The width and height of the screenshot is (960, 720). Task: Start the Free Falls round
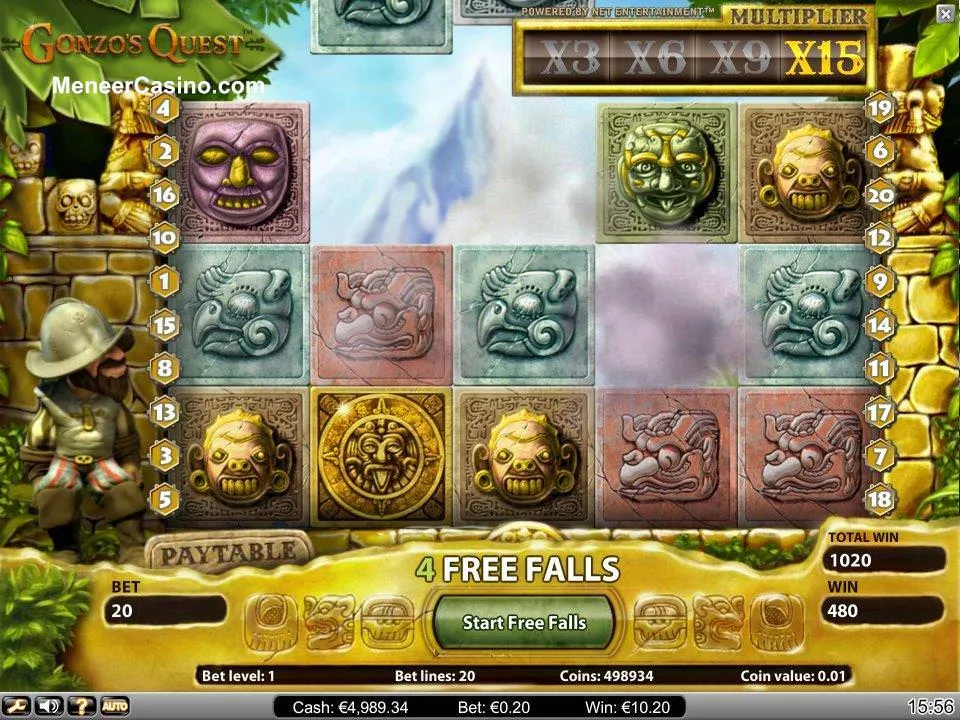524,622
